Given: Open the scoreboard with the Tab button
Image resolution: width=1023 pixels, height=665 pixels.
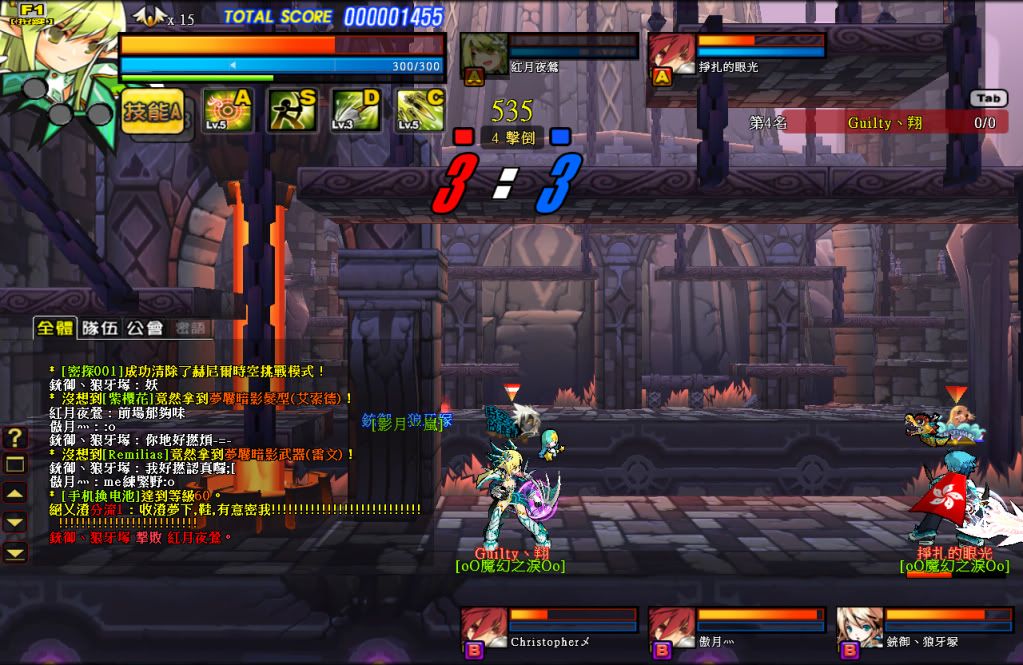Looking at the screenshot, I should click(987, 98).
